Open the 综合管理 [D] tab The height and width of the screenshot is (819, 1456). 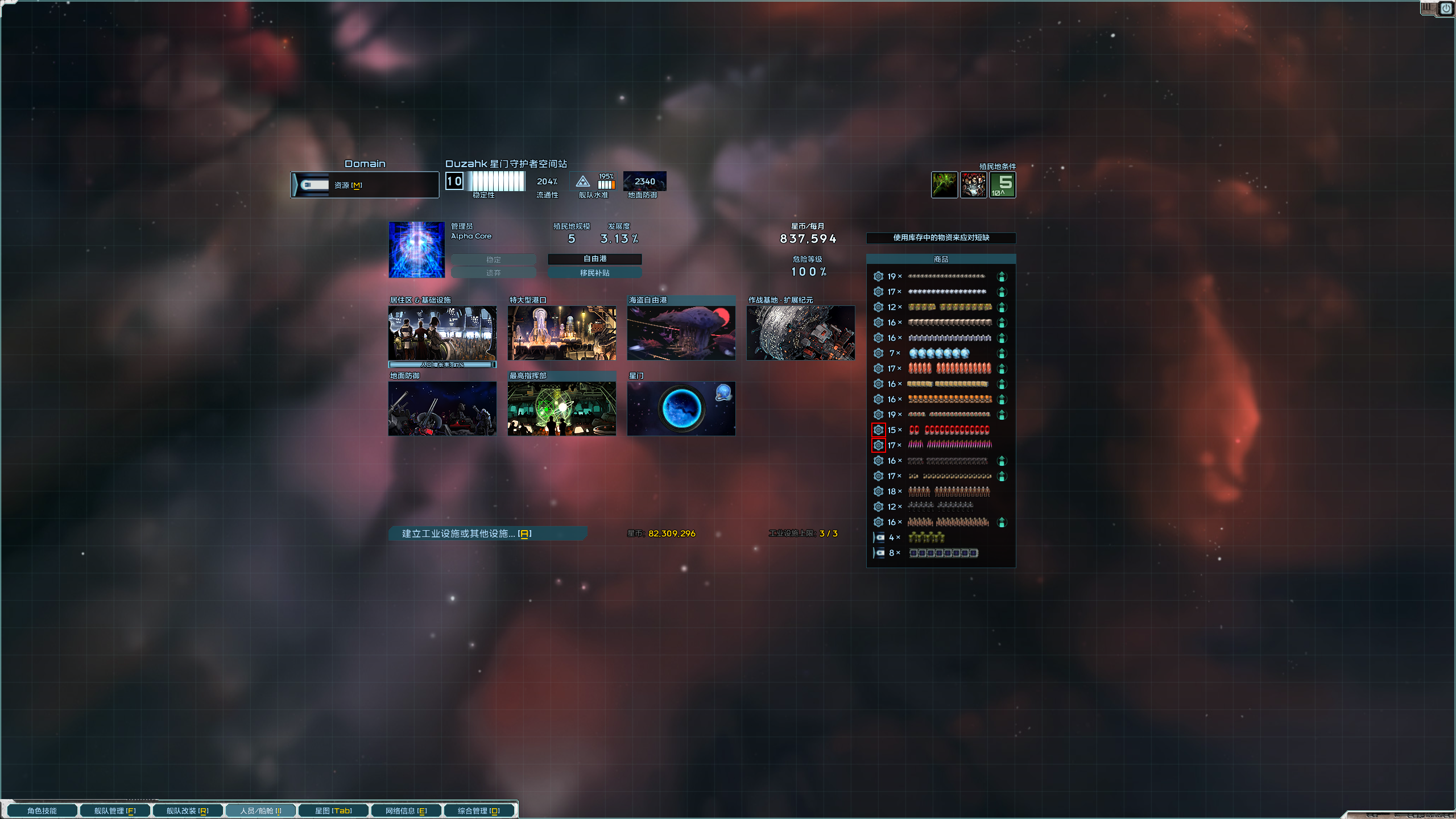point(479,810)
